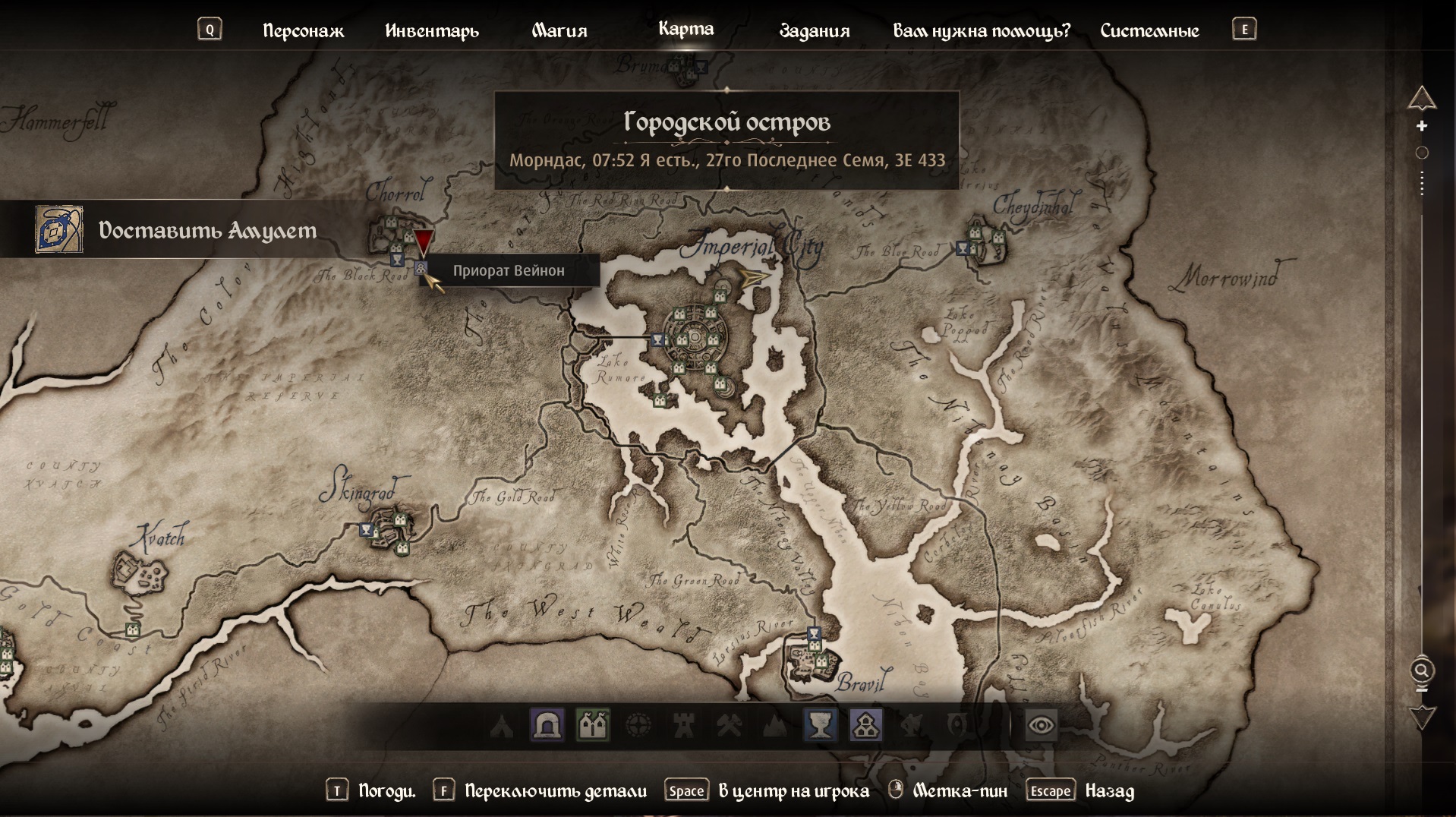1456x817 pixels.
Task: Go to the Магия tab
Action: tap(559, 30)
